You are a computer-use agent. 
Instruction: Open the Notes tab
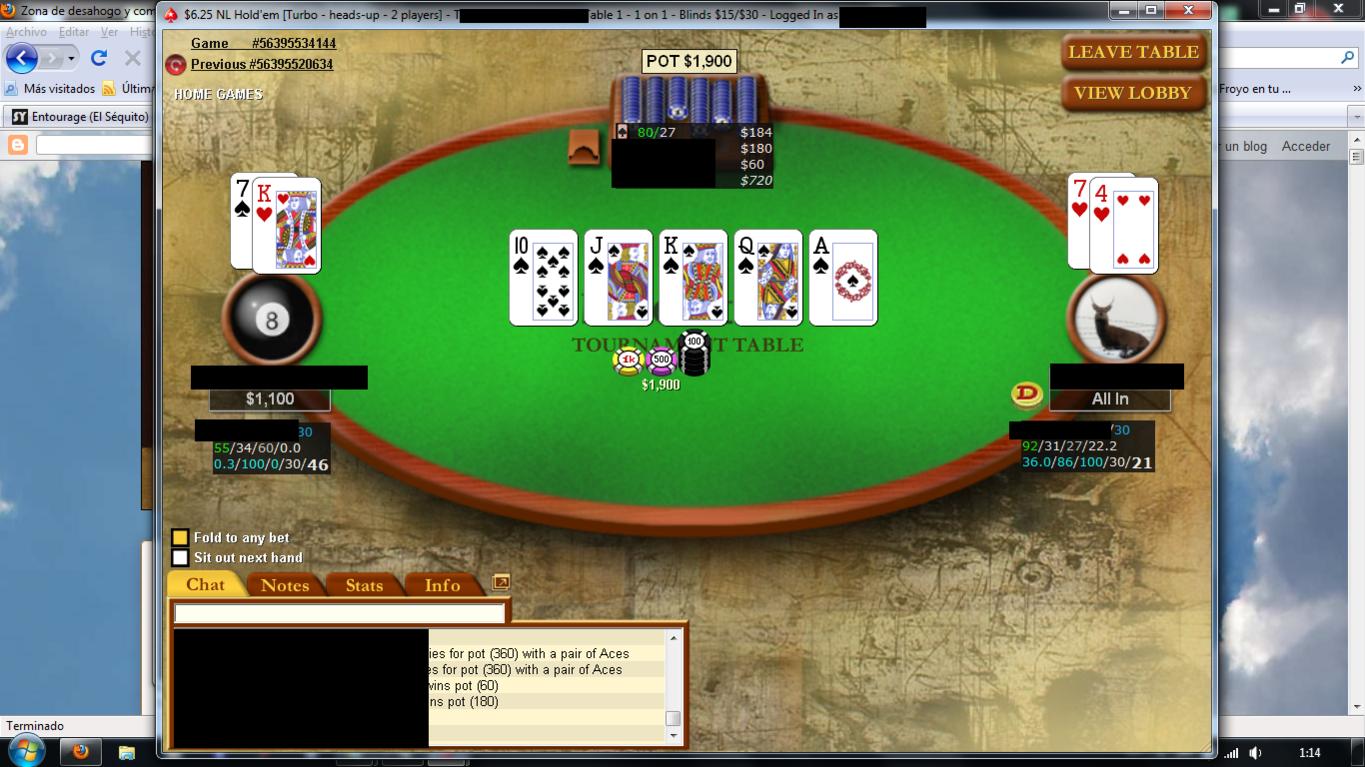tap(285, 586)
